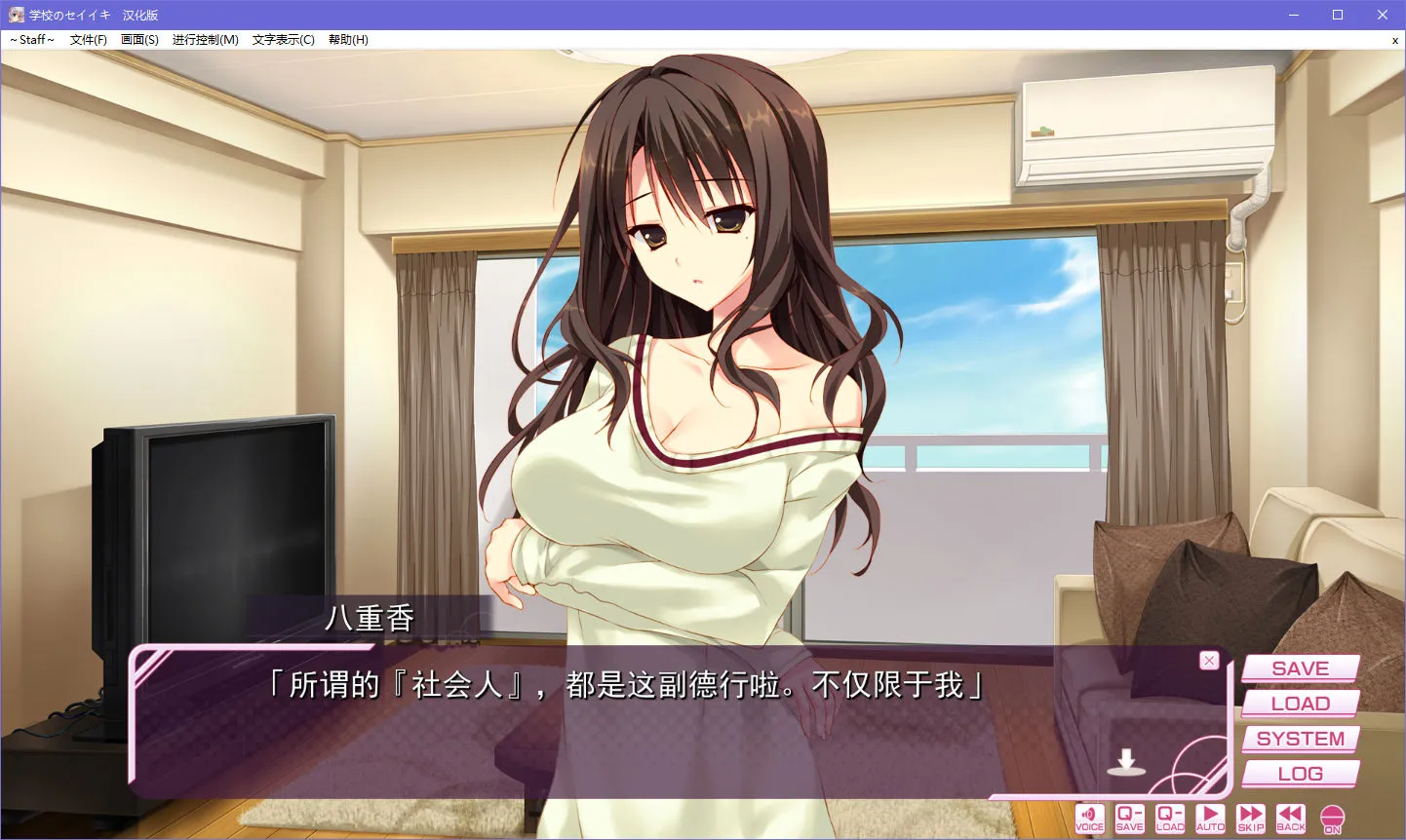This screenshot has height=840, width=1406.
Task: Maximize the game window
Action: (1338, 15)
